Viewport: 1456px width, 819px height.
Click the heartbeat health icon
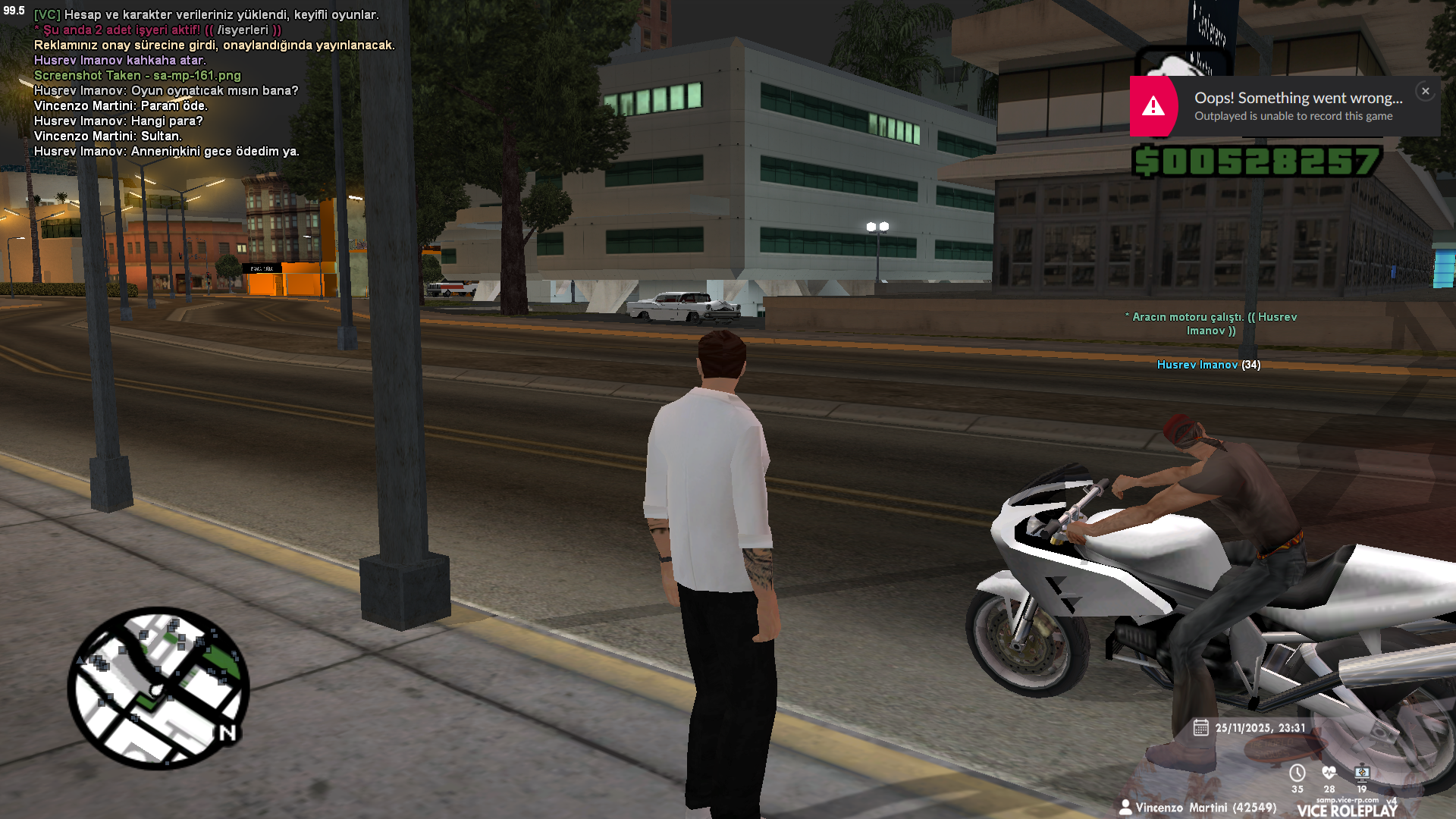point(1329,773)
